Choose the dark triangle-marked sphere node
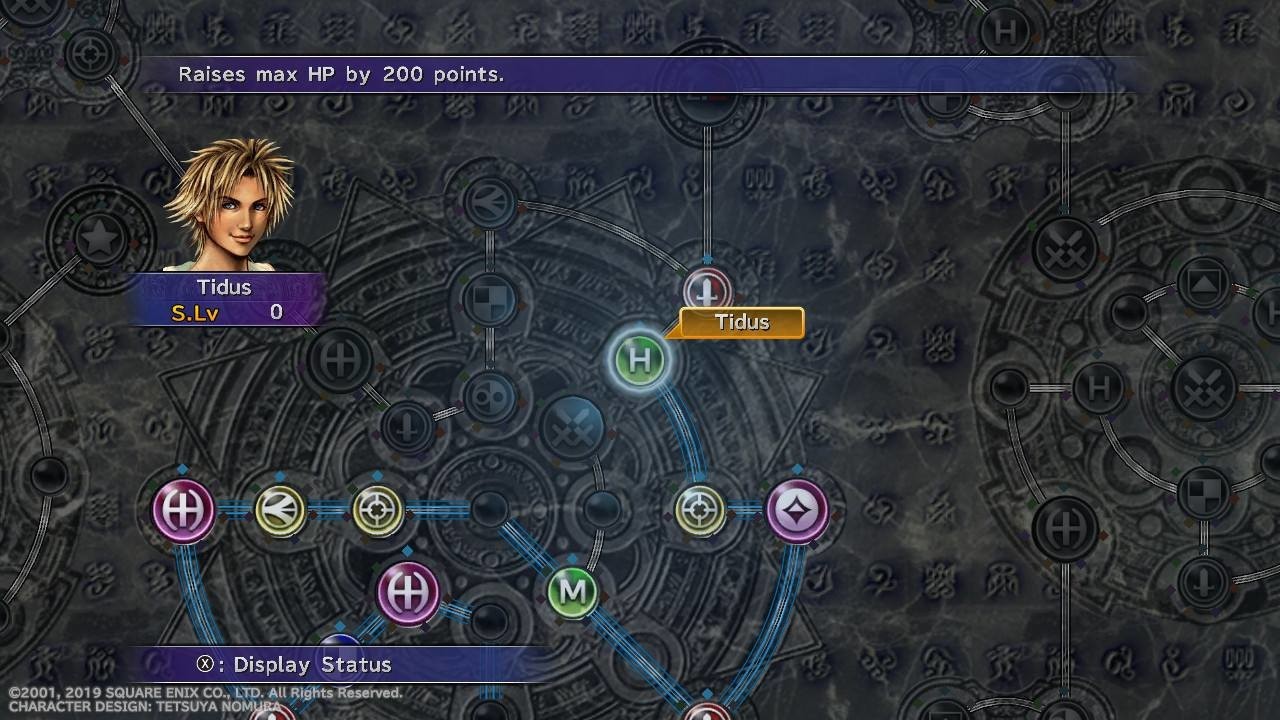This screenshot has width=1280, height=720. (x=1204, y=284)
